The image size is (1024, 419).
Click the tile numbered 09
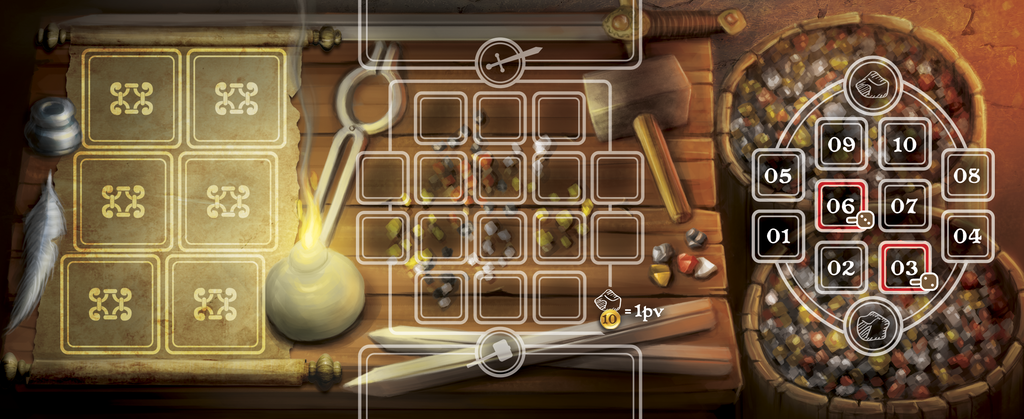pyautogui.click(x=841, y=144)
